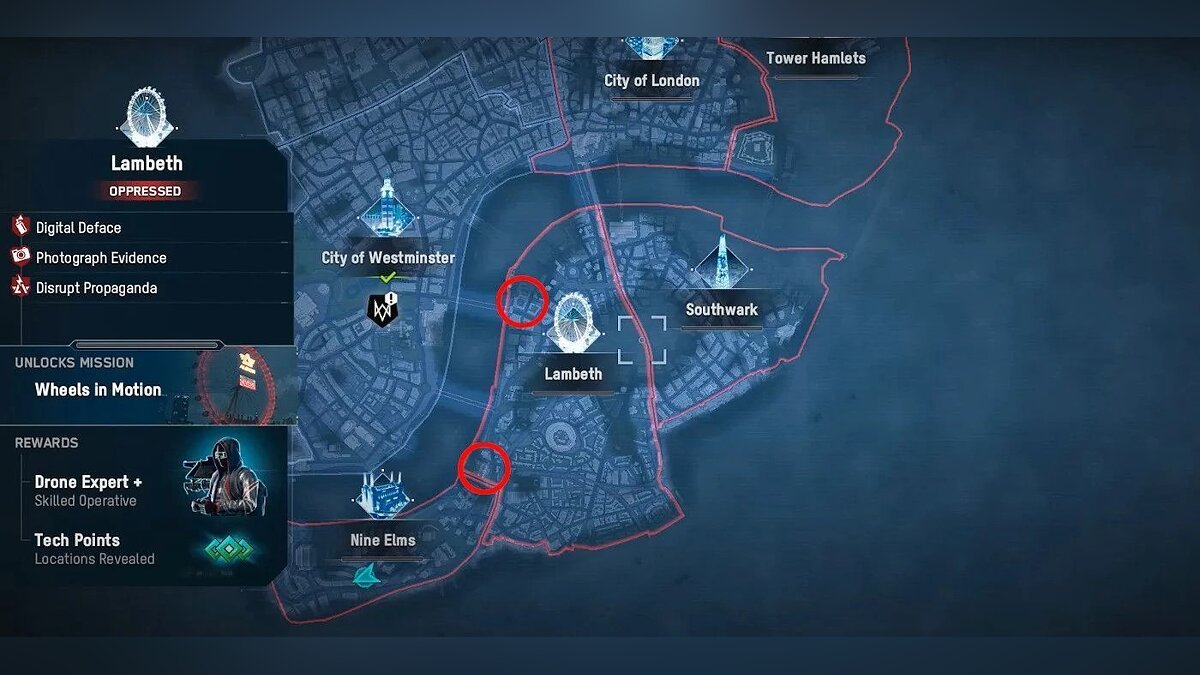This screenshot has width=1200, height=675.
Task: Choose the City of Westminster borough icon
Action: [388, 211]
